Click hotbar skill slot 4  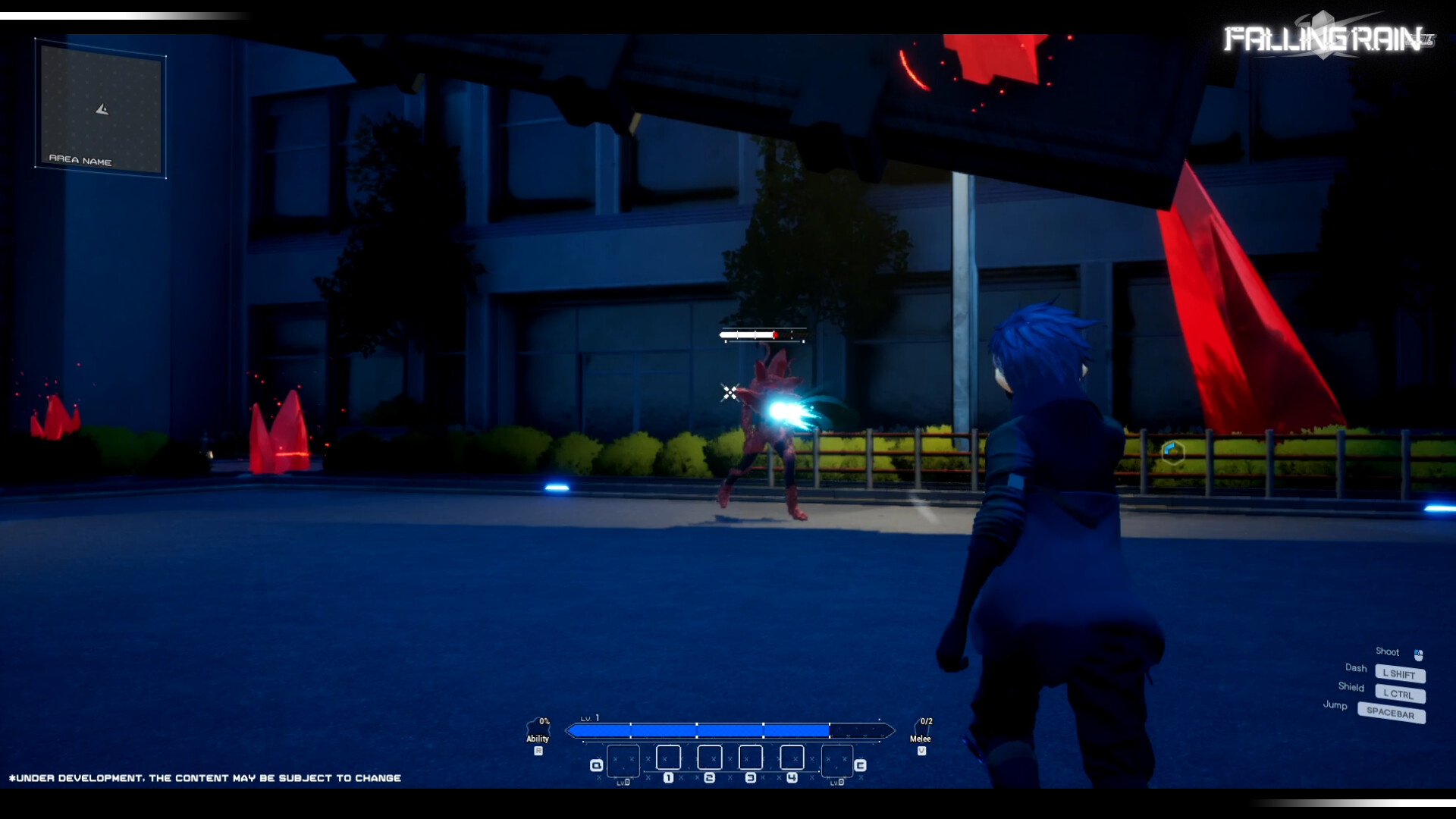(793, 757)
